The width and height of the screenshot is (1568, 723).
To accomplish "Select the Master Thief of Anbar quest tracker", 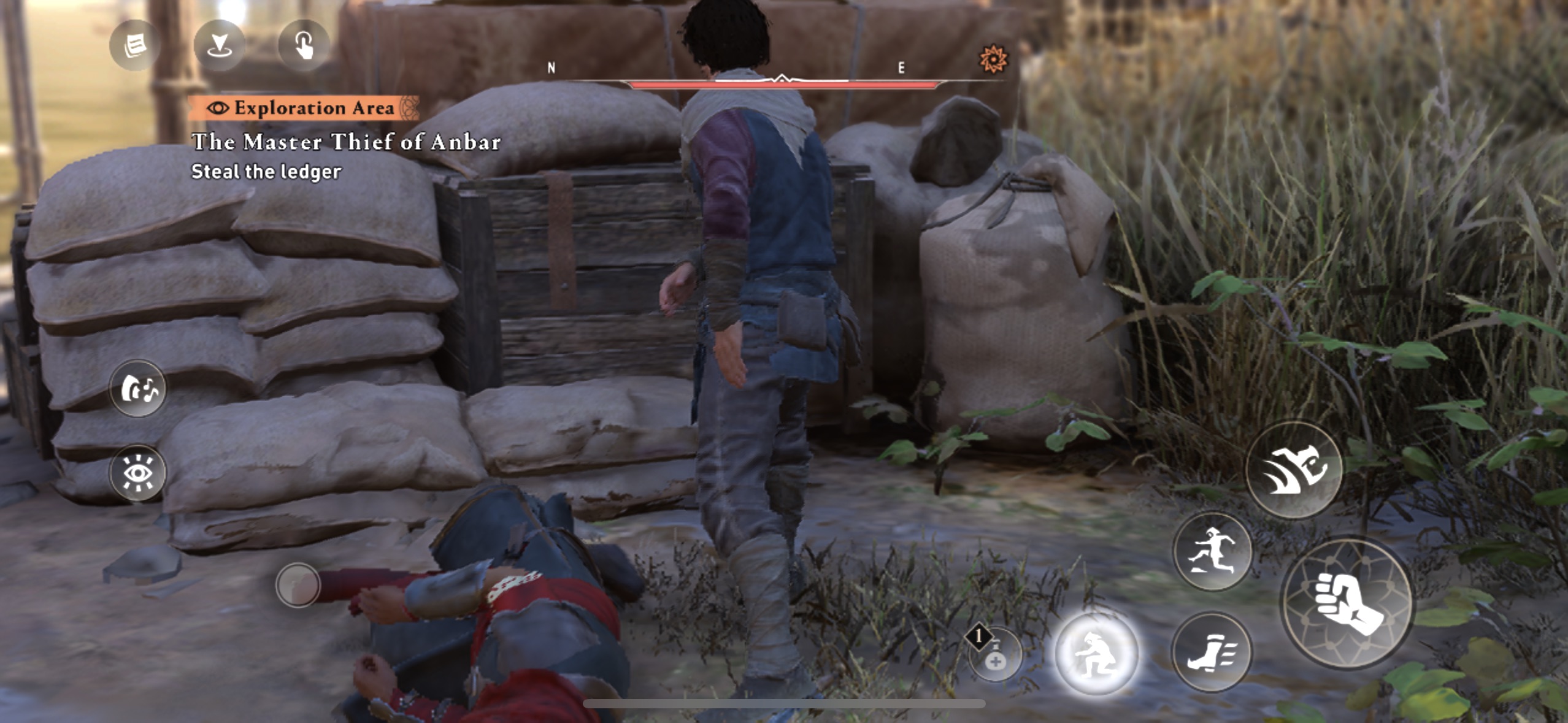I will pyautogui.click(x=346, y=142).
